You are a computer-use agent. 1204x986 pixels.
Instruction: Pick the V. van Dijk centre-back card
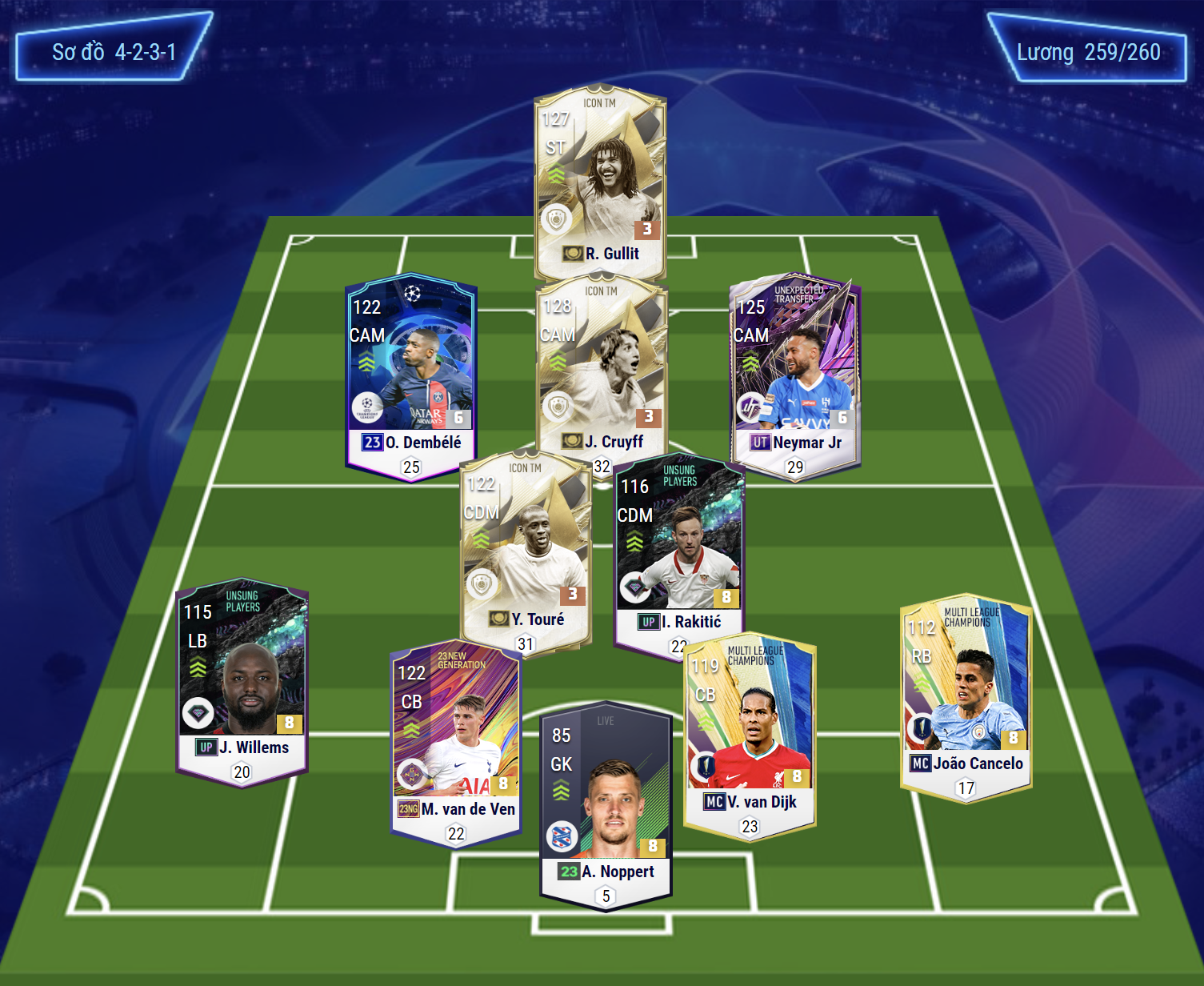750,732
